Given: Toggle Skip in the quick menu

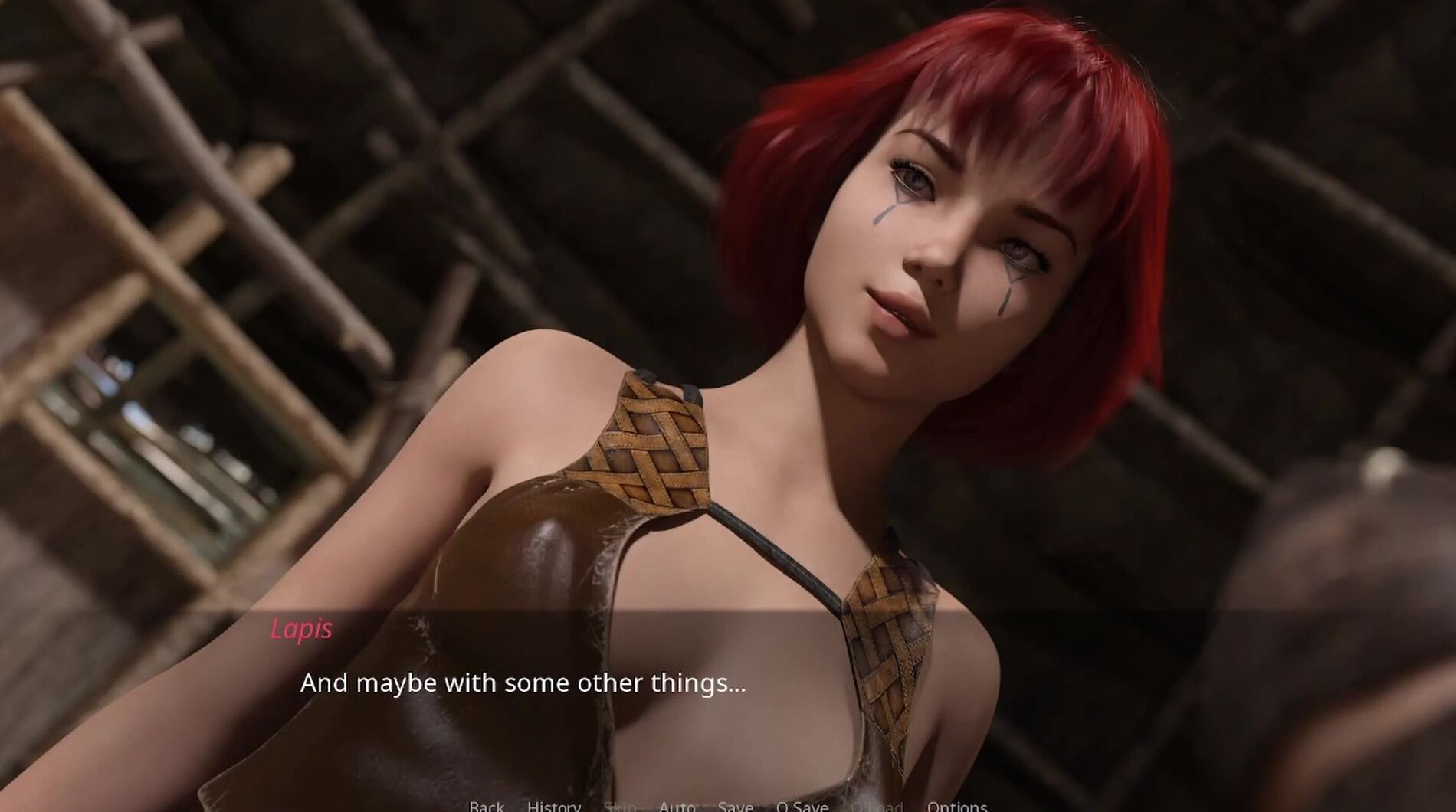Looking at the screenshot, I should (620, 806).
